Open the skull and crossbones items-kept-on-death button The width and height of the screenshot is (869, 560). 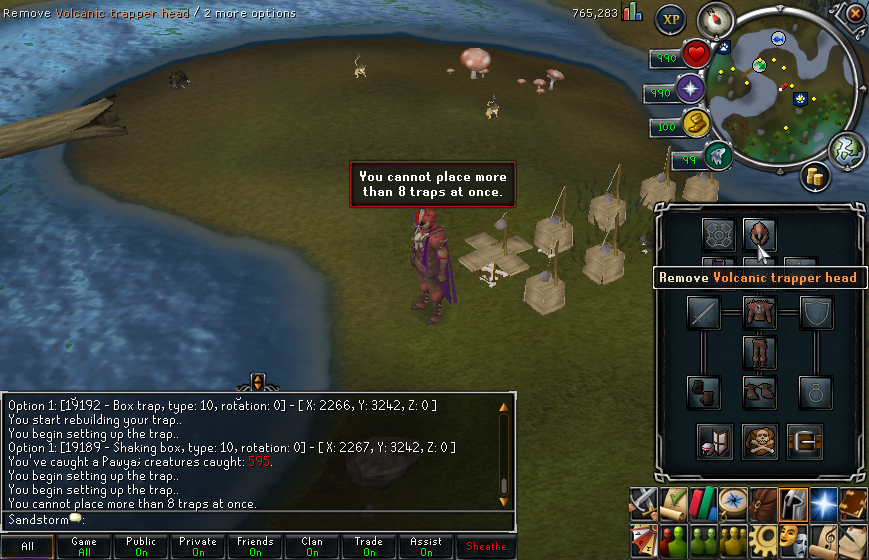(760, 441)
